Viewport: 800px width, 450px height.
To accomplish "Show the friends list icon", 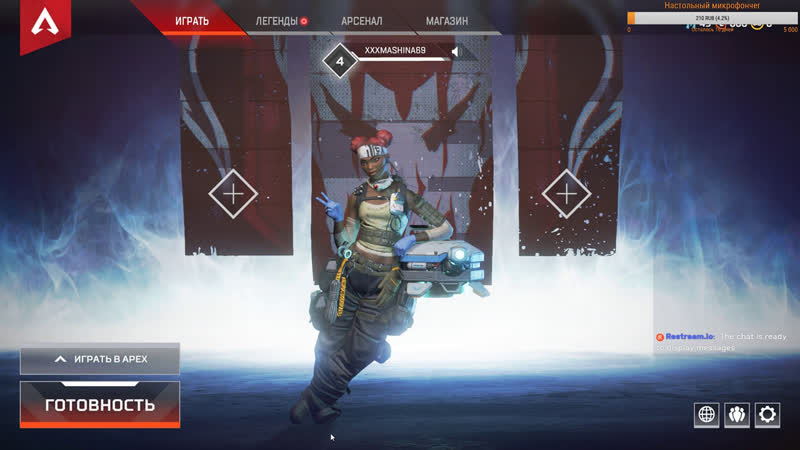I will point(737,414).
